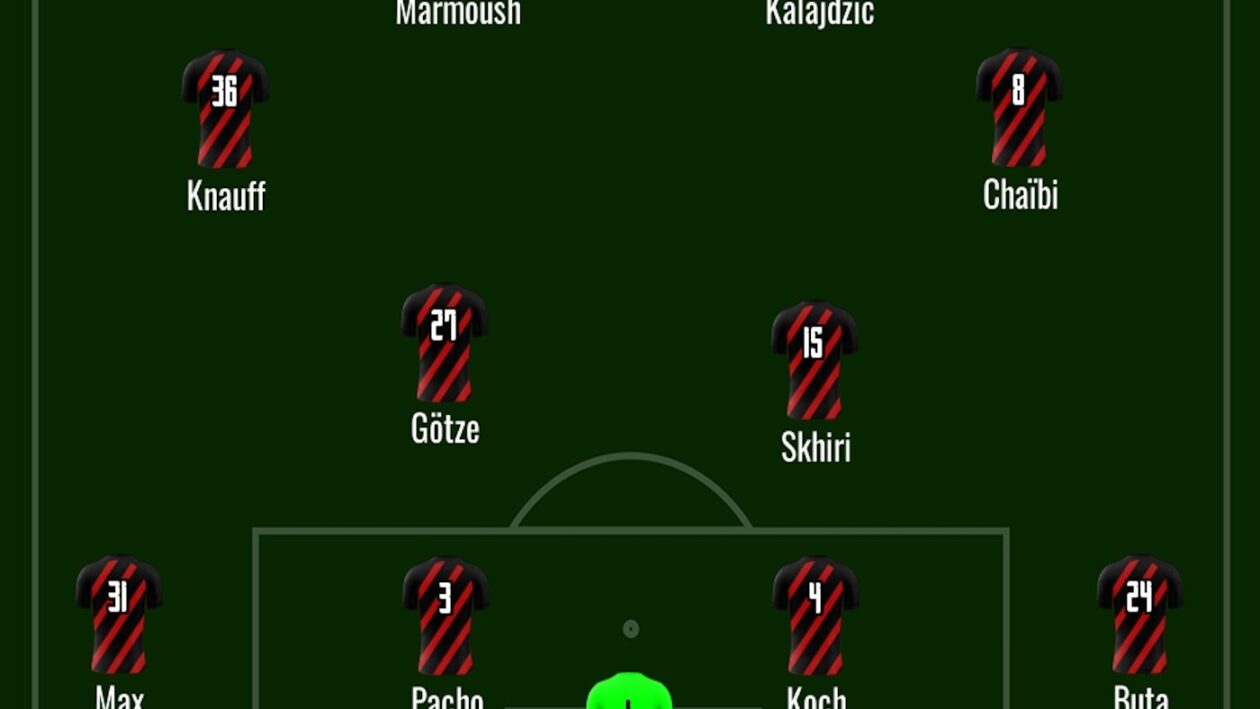Select Skhiri's number 15 shirt

click(x=815, y=359)
